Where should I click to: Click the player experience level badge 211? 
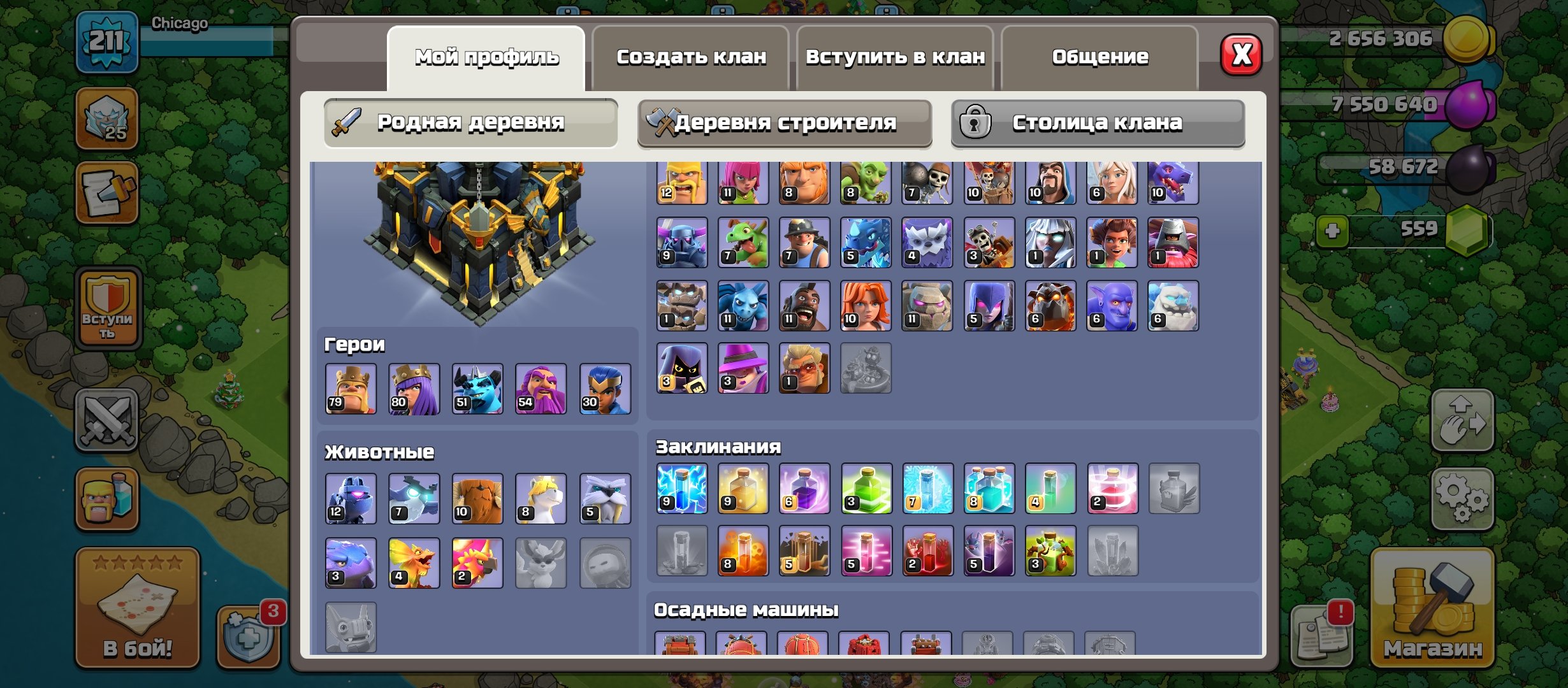(107, 41)
